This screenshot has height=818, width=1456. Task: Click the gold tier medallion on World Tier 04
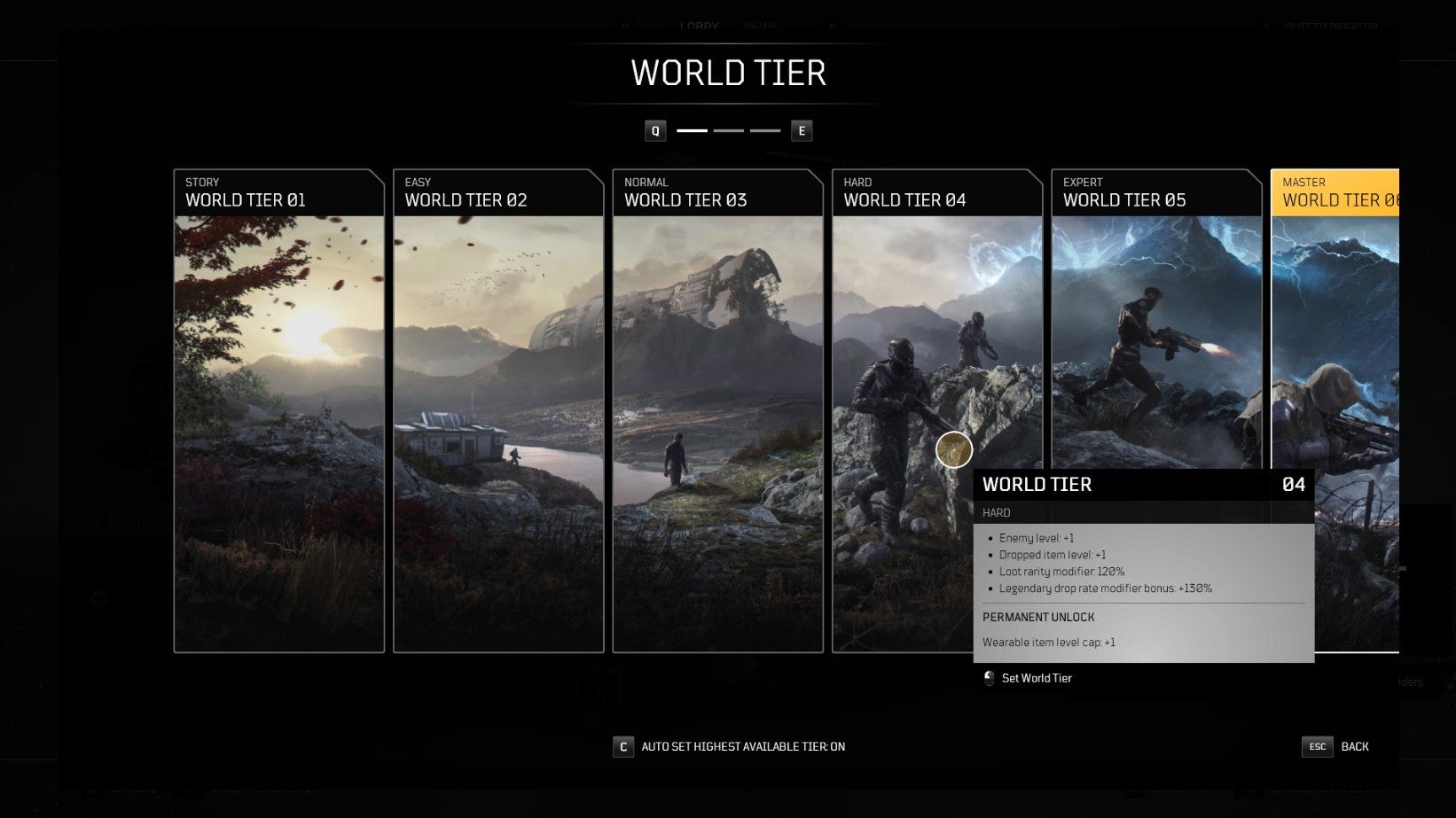[x=954, y=449]
